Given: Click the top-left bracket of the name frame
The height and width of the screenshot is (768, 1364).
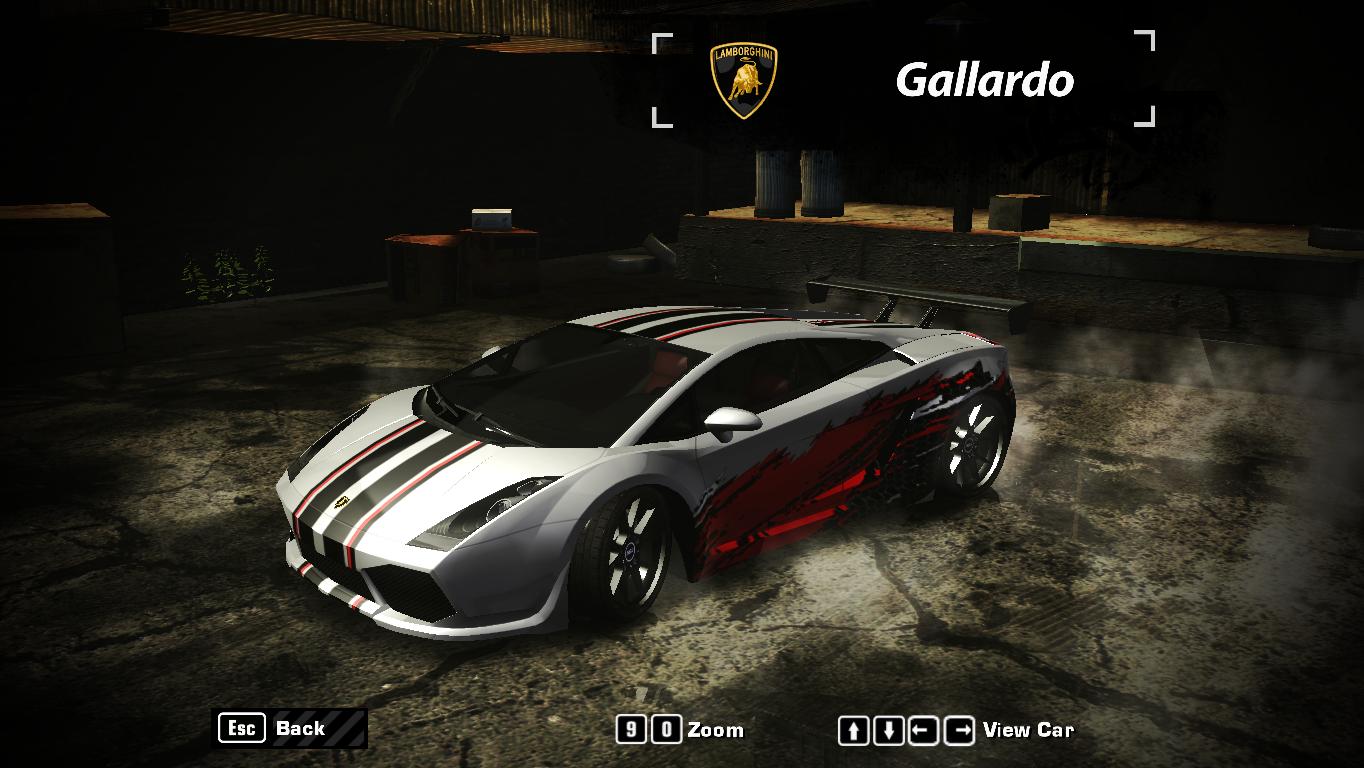Looking at the screenshot, I should point(660,42).
